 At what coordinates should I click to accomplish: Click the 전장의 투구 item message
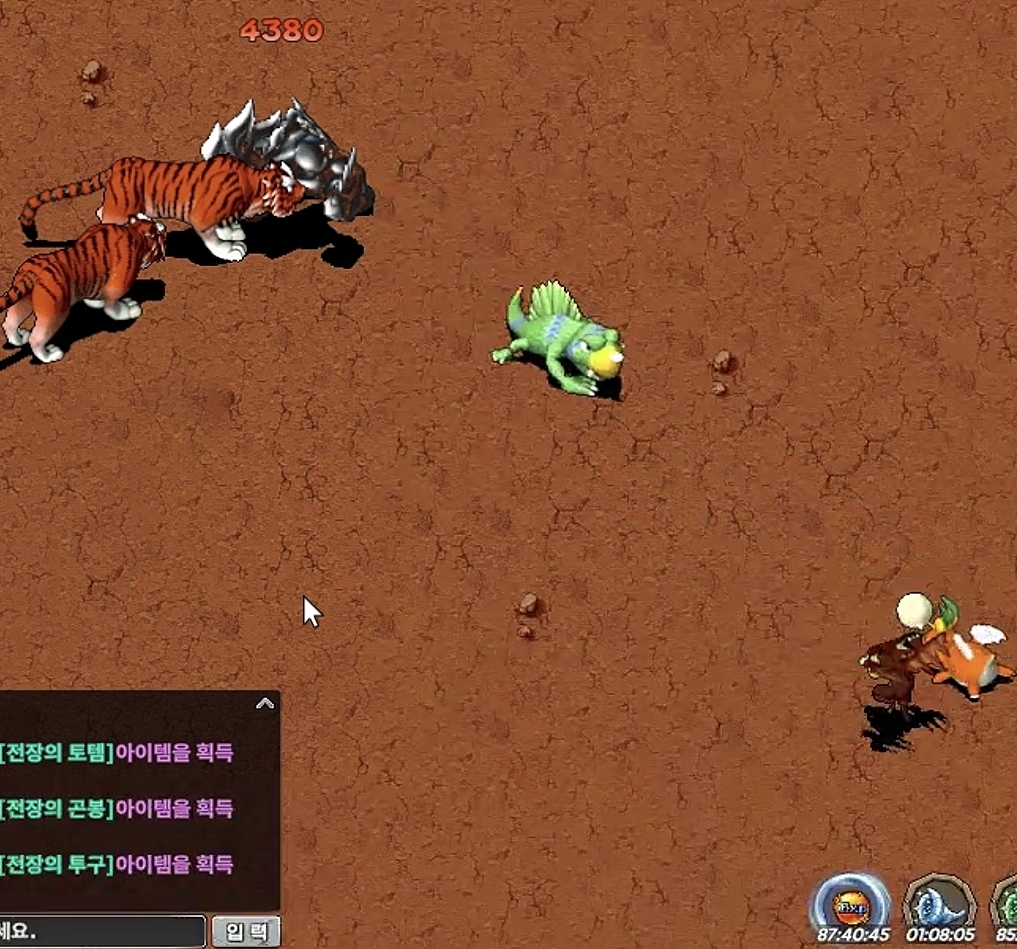[118, 864]
